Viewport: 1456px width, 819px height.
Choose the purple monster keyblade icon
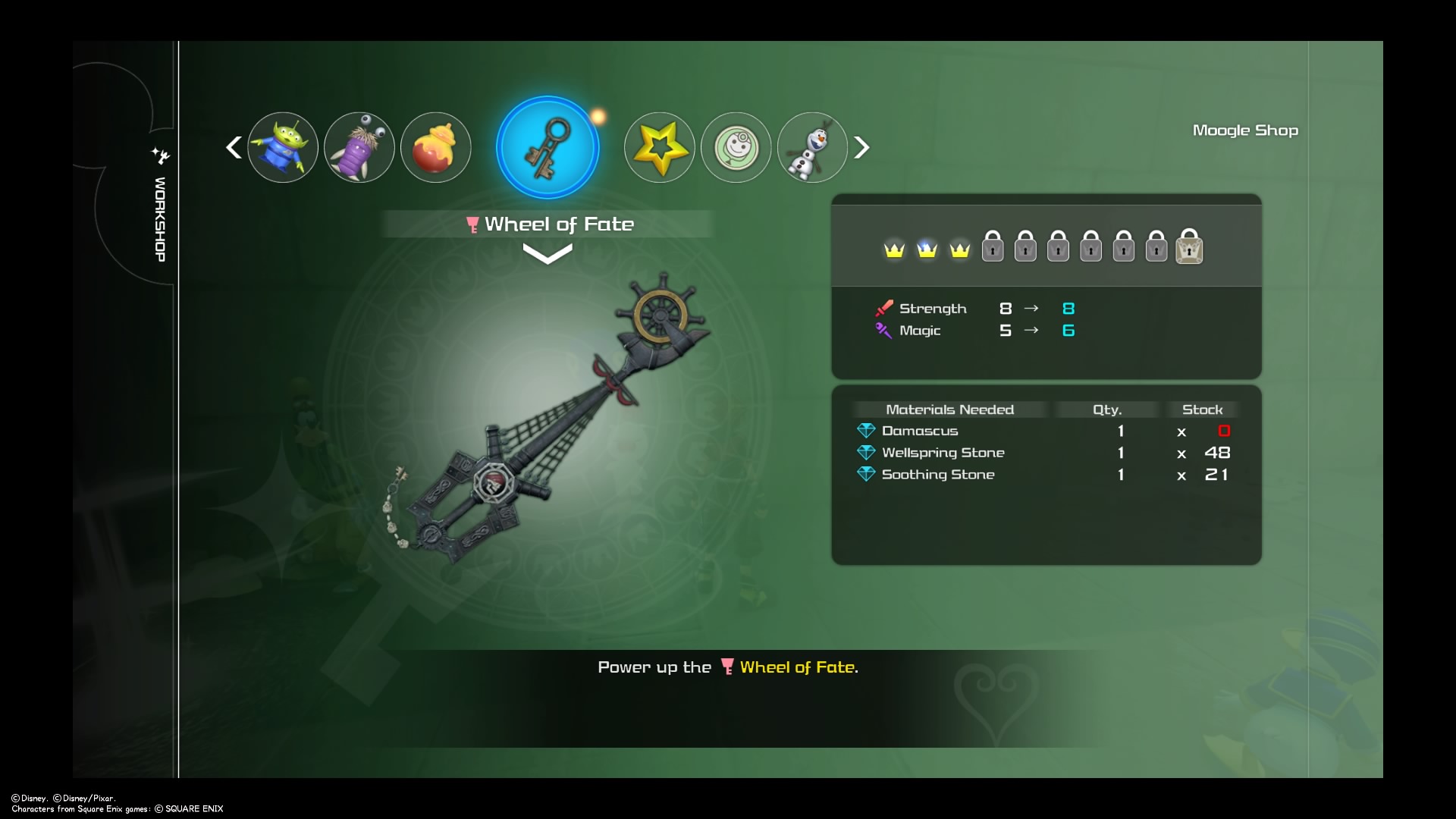click(359, 147)
